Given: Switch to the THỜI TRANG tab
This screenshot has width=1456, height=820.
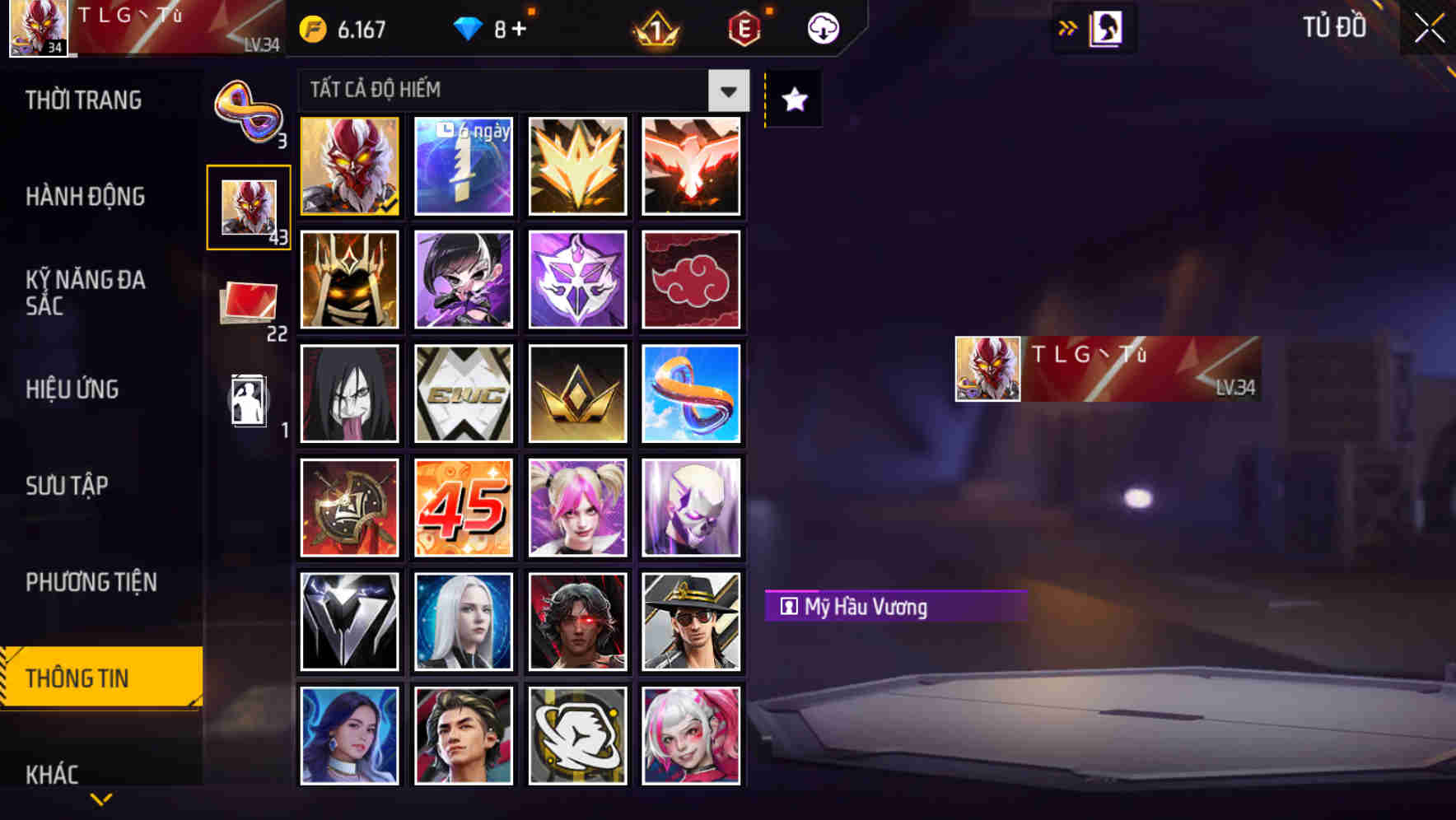Looking at the screenshot, I should coord(86,100).
